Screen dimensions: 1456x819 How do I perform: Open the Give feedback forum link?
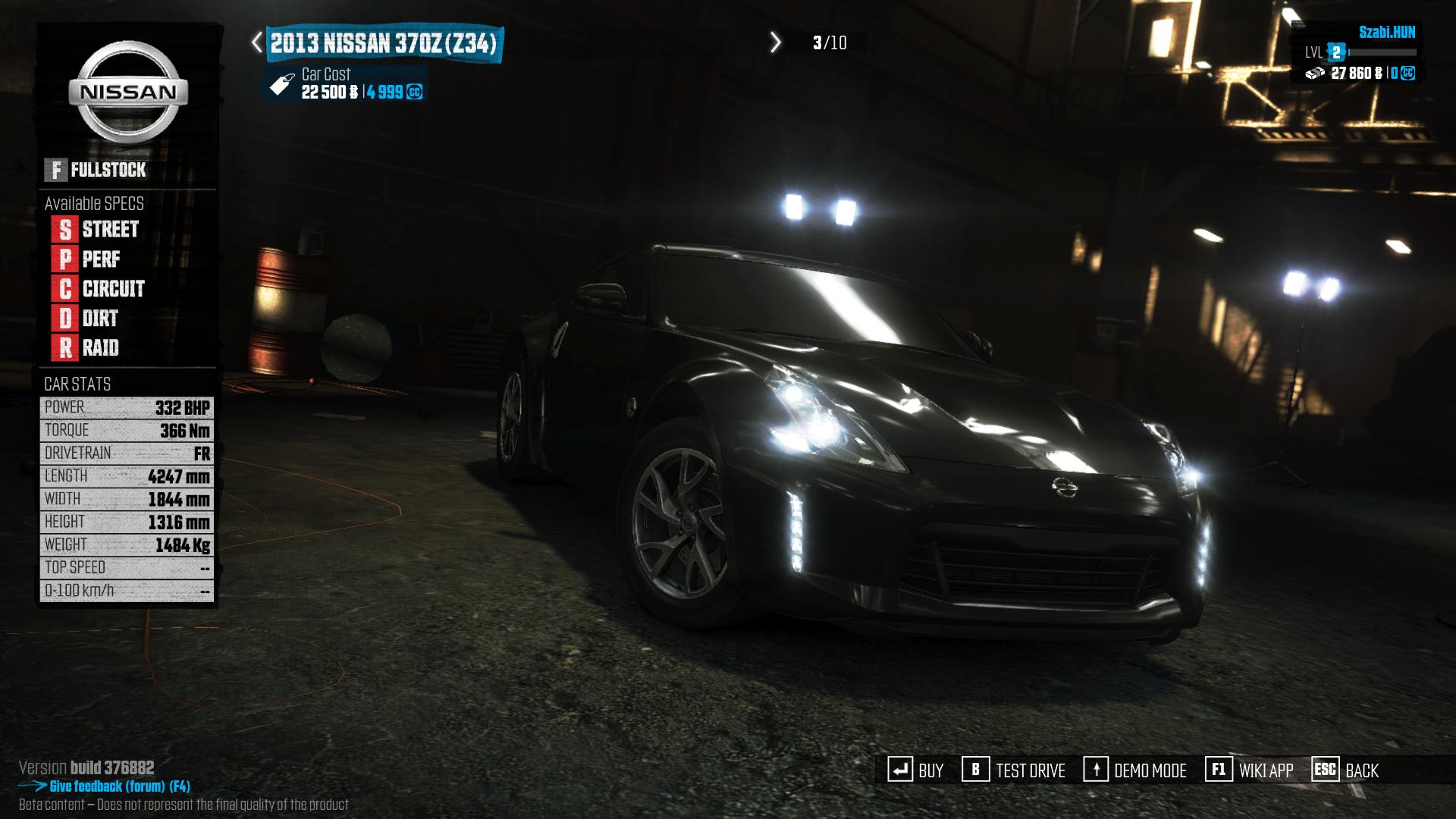[x=119, y=786]
